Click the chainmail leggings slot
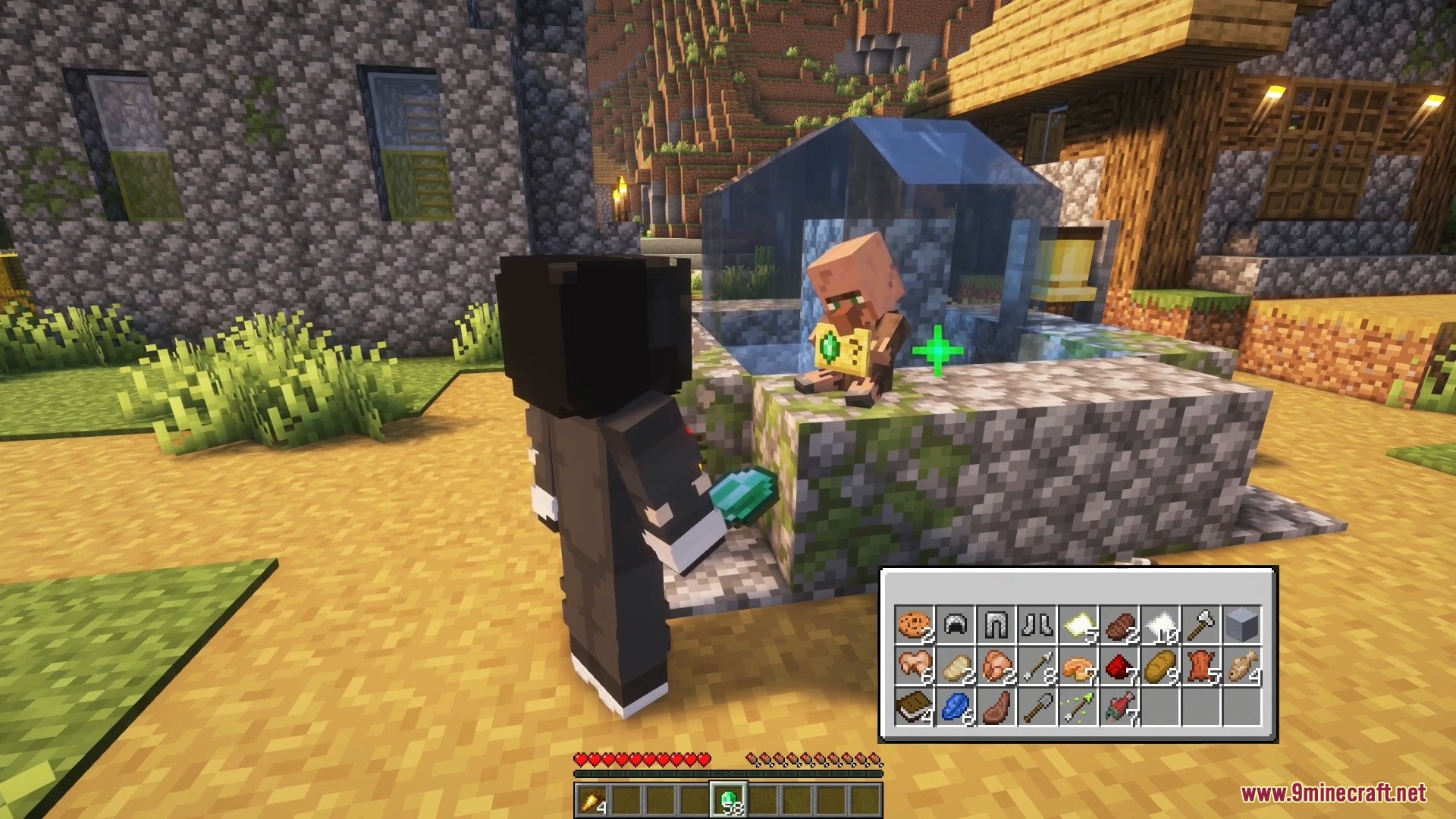 [x=996, y=625]
